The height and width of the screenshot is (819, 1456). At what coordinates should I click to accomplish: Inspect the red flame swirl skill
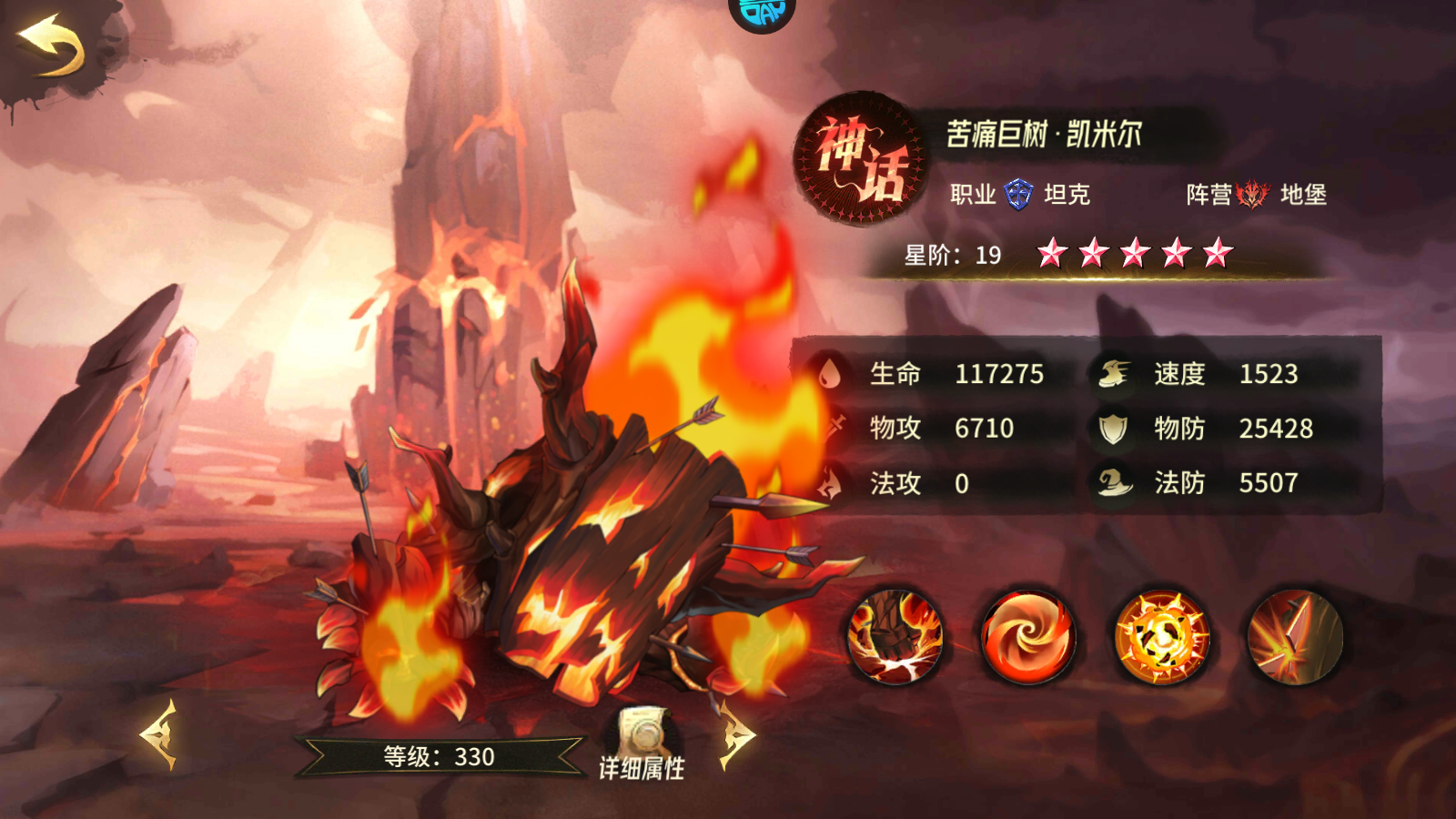(x=1027, y=637)
